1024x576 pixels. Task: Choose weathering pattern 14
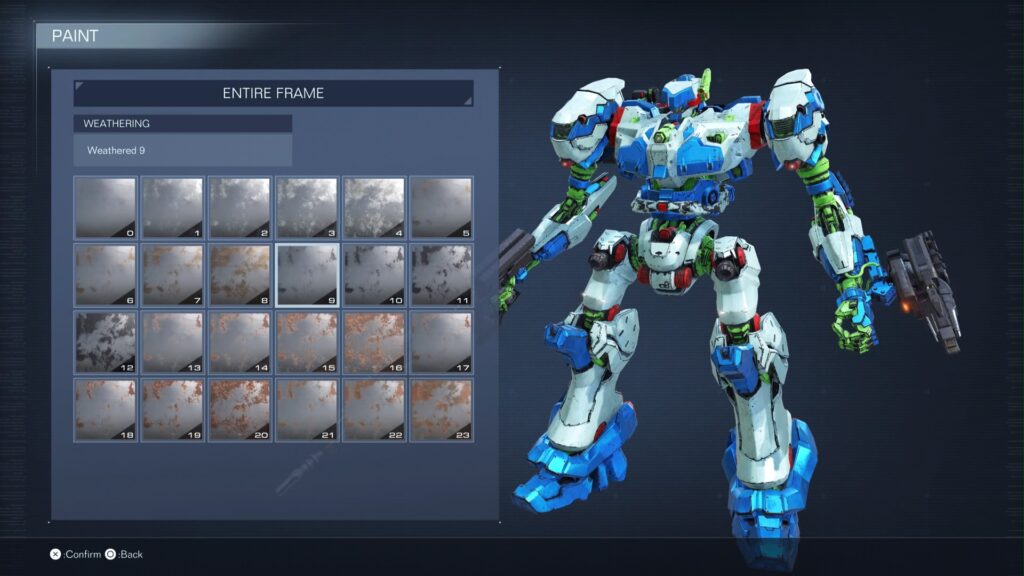(x=240, y=342)
